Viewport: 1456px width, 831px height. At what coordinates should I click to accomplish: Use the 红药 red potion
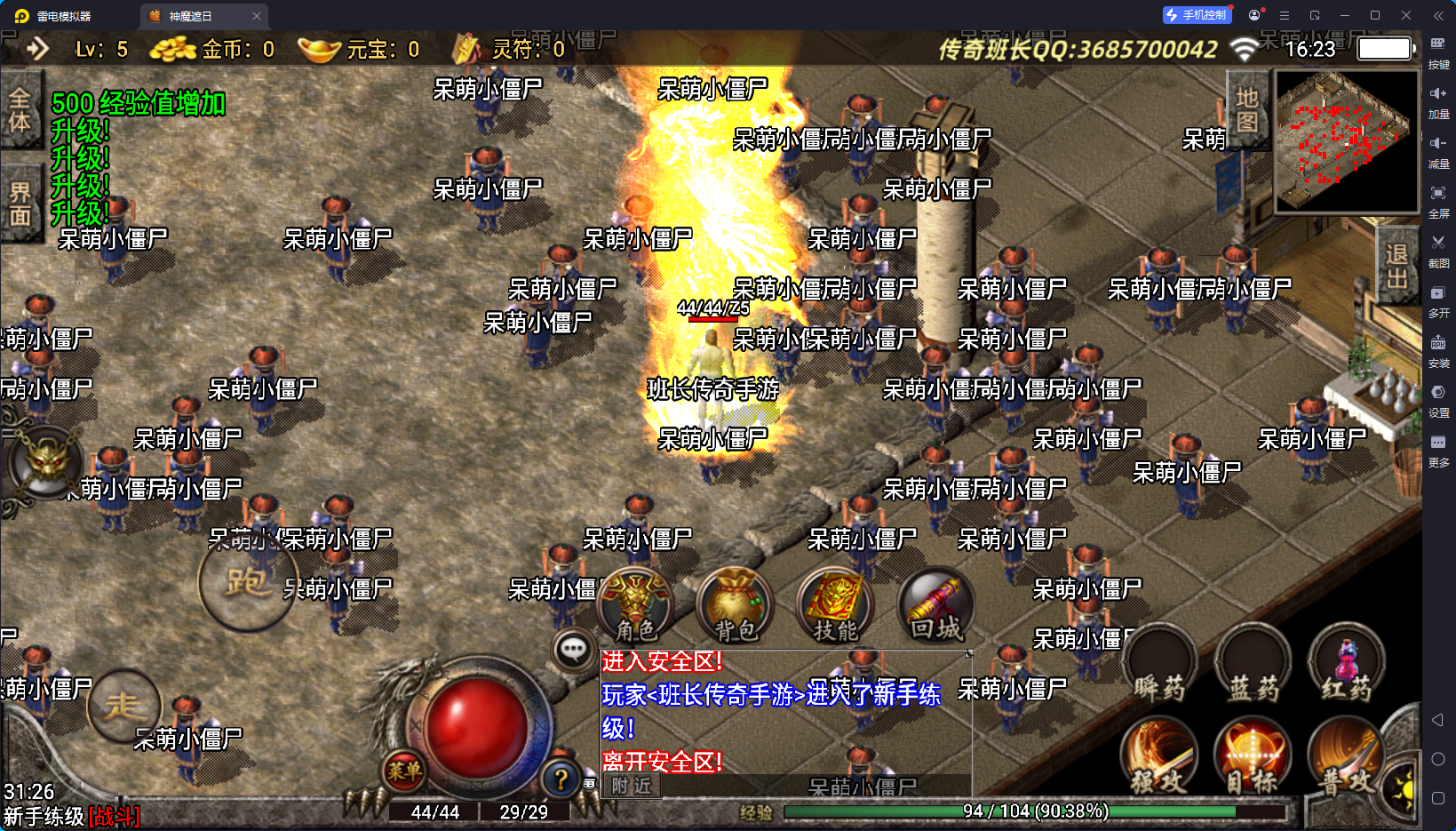[x=1347, y=664]
